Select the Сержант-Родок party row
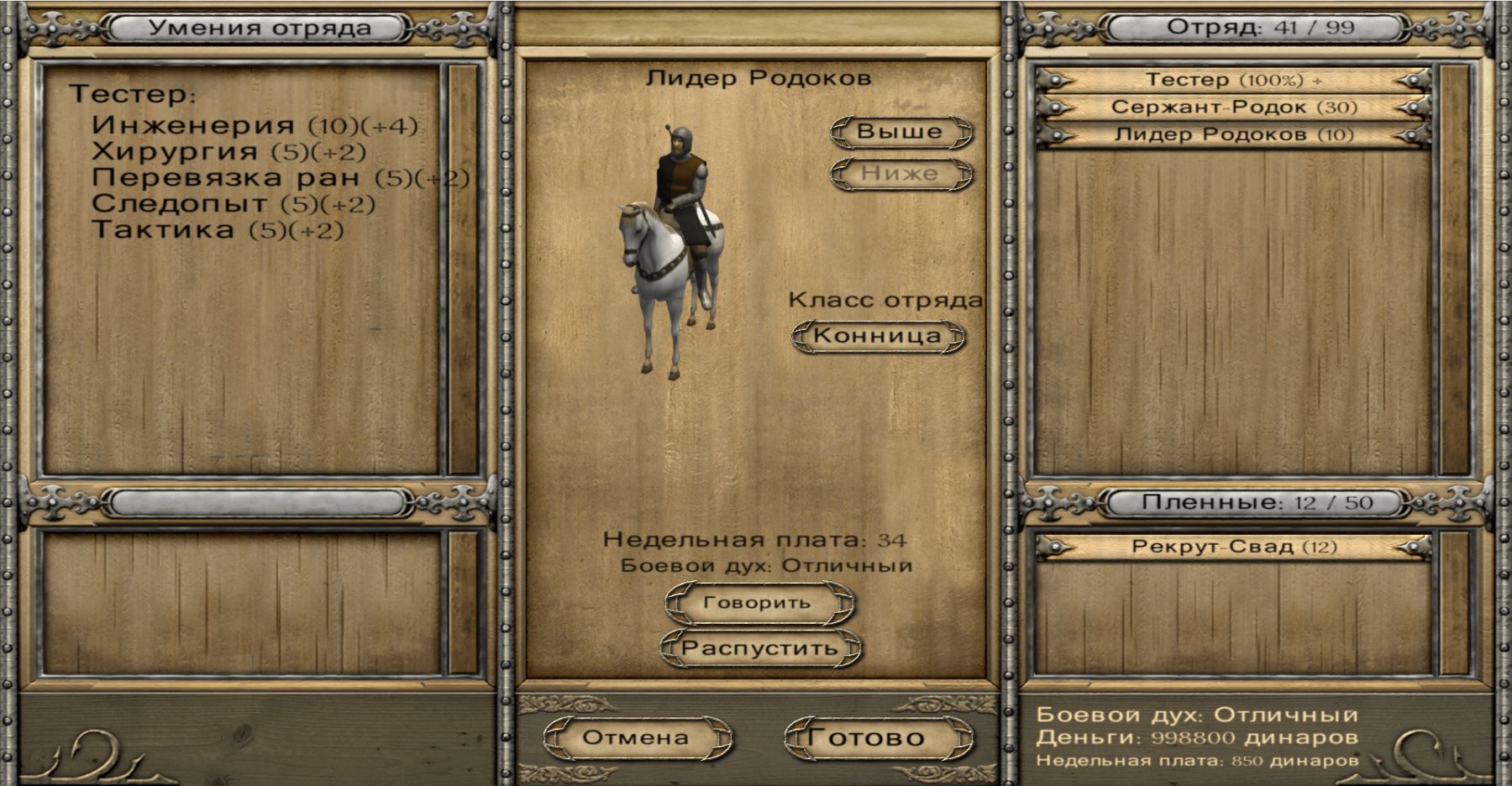Screen dimensions: 1512x786 [1232, 107]
